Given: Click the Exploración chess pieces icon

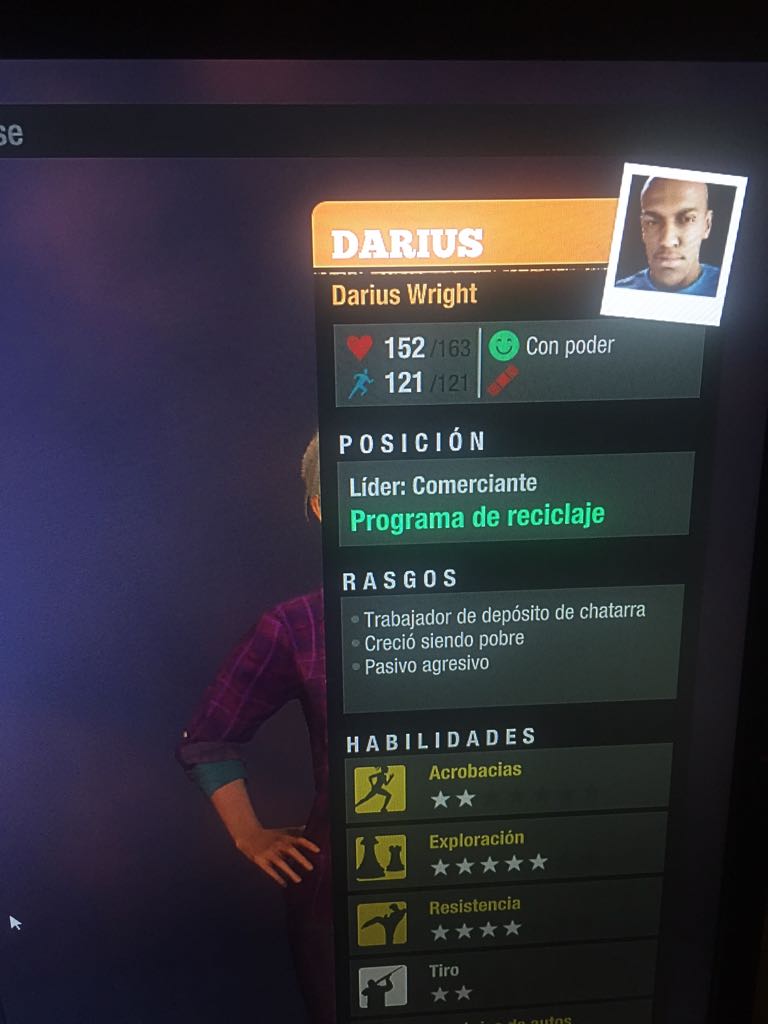Looking at the screenshot, I should pyautogui.click(x=381, y=856).
